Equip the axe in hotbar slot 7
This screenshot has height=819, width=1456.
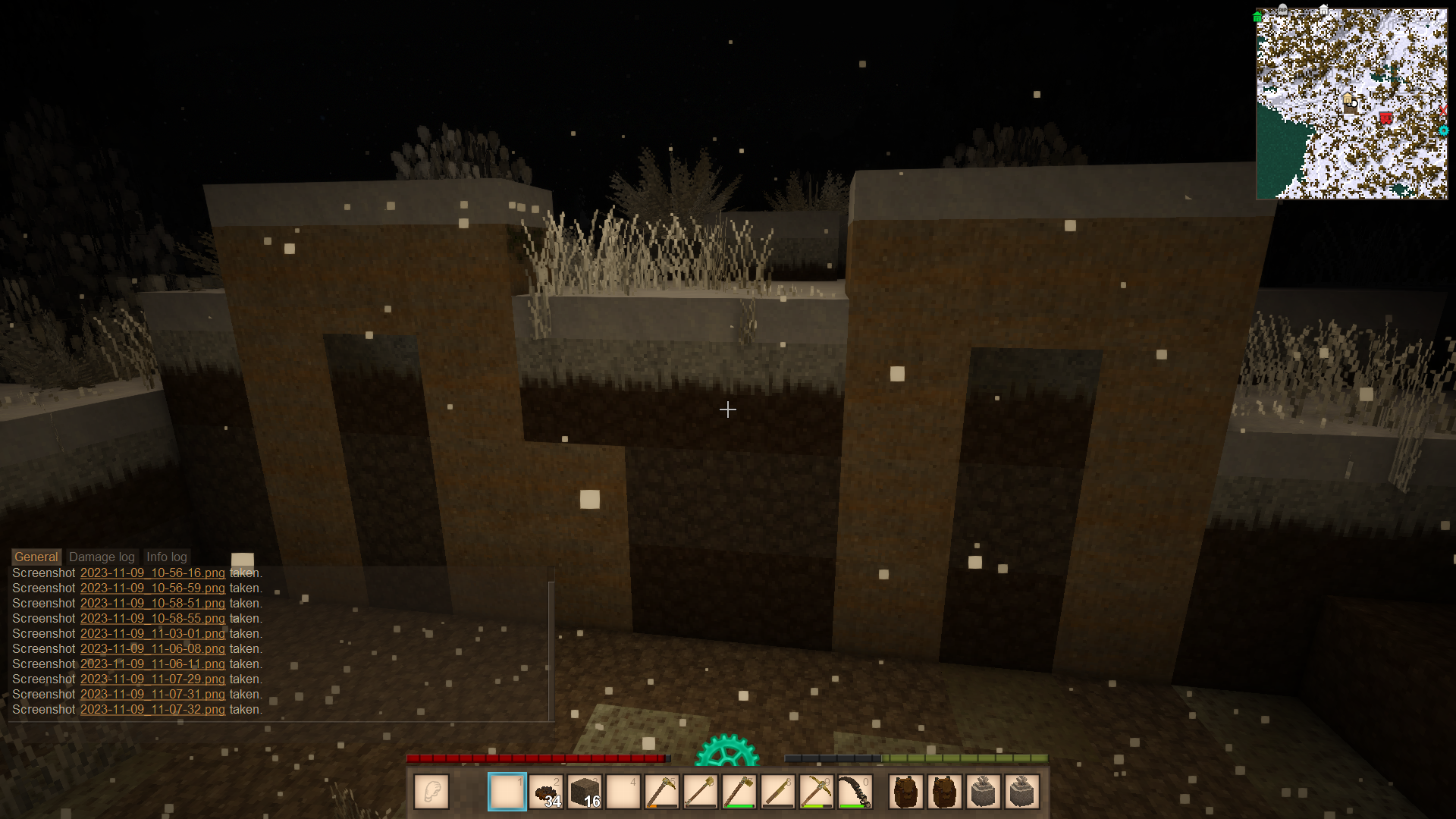[x=739, y=792]
